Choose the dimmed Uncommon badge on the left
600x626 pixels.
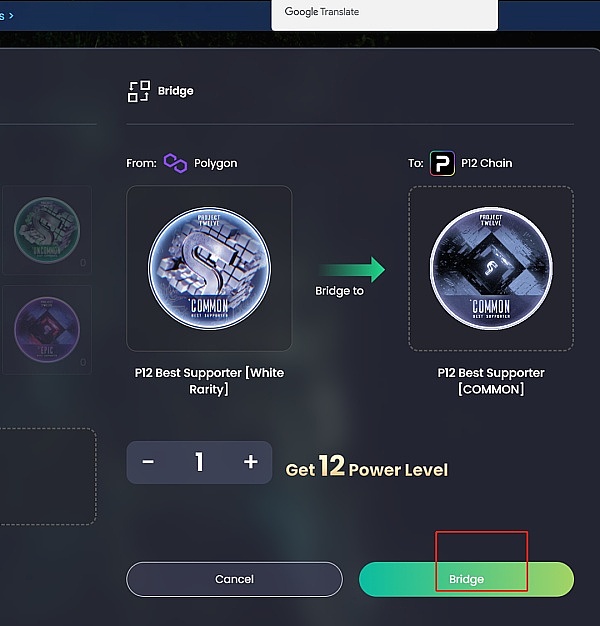(47, 229)
